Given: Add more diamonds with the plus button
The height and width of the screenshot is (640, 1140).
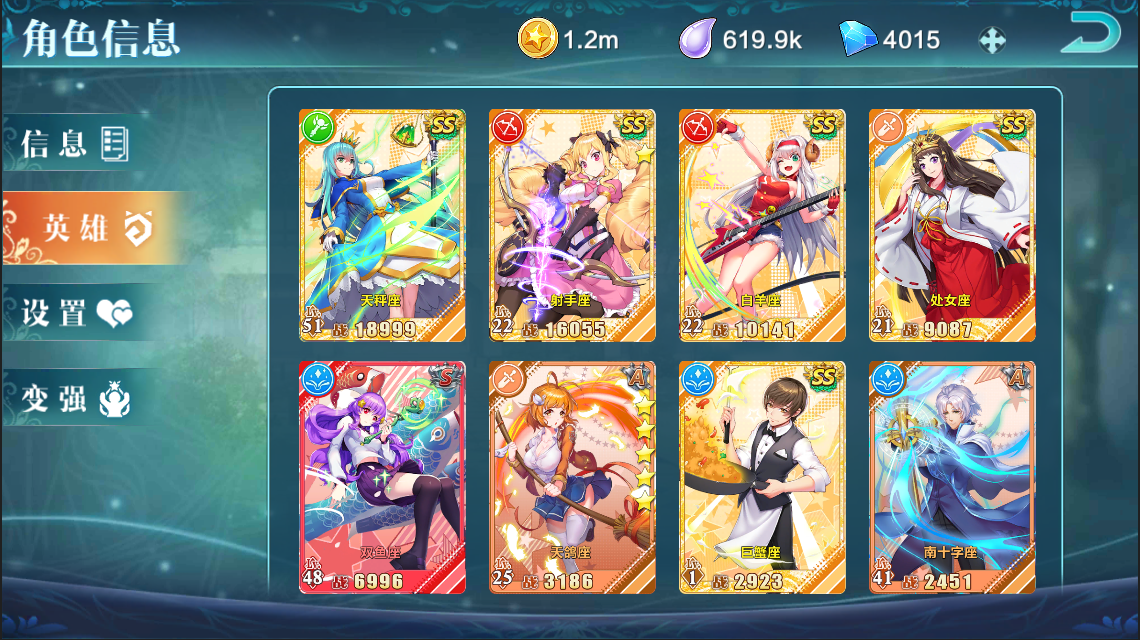Looking at the screenshot, I should tap(991, 41).
